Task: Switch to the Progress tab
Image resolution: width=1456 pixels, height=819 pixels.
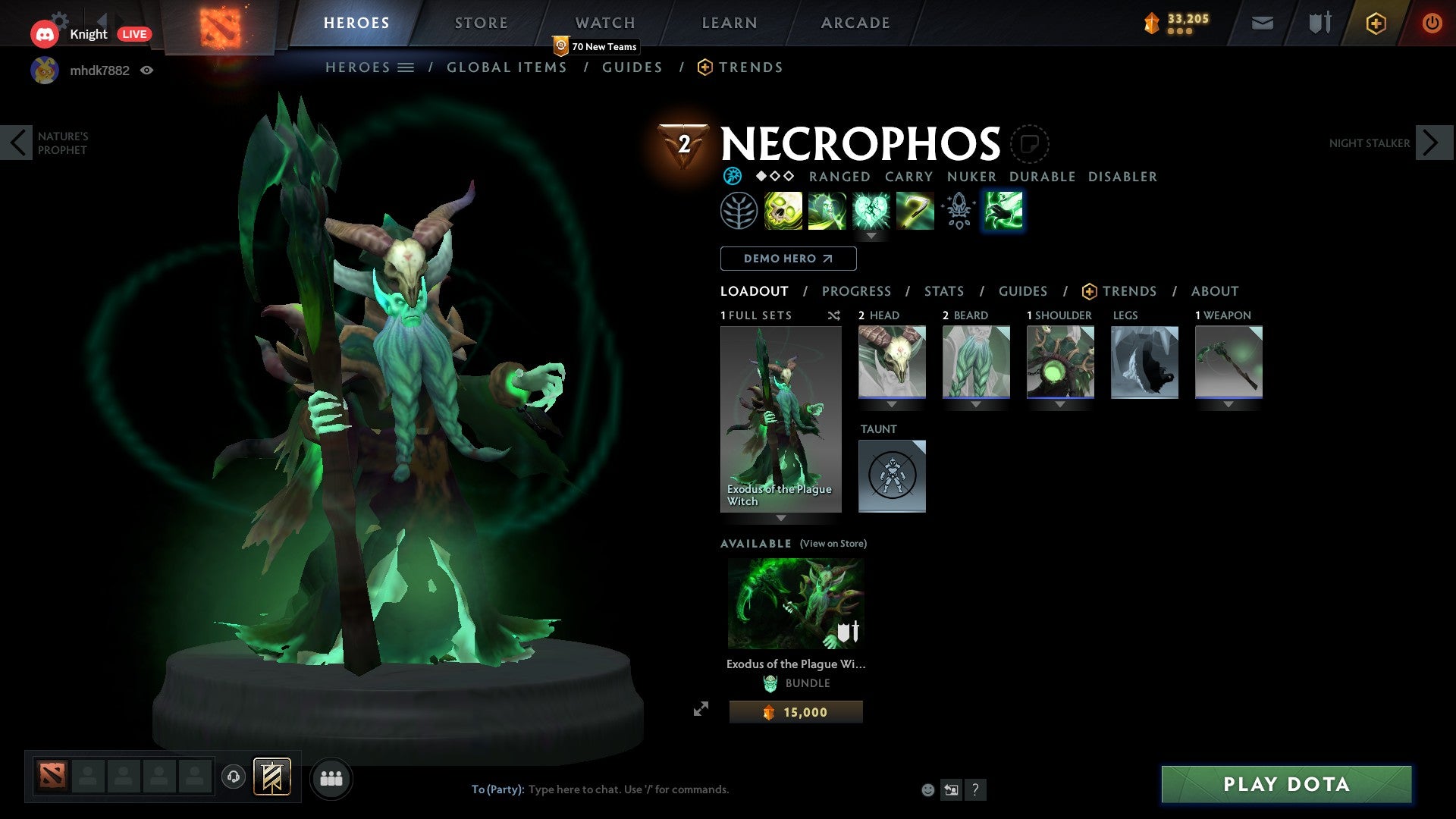Action: 857,291
